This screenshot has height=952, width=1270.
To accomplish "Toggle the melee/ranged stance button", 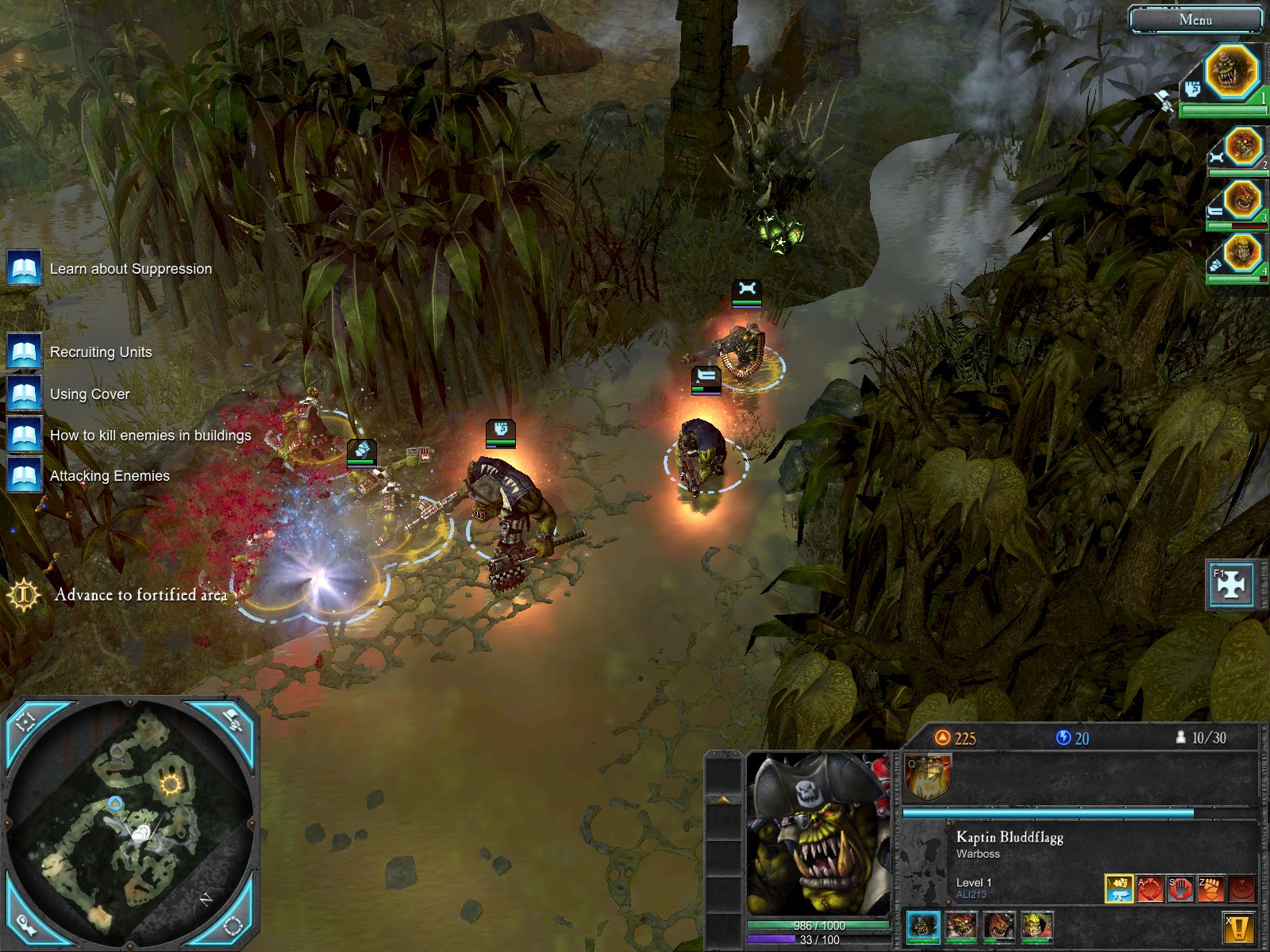I will 1118,889.
